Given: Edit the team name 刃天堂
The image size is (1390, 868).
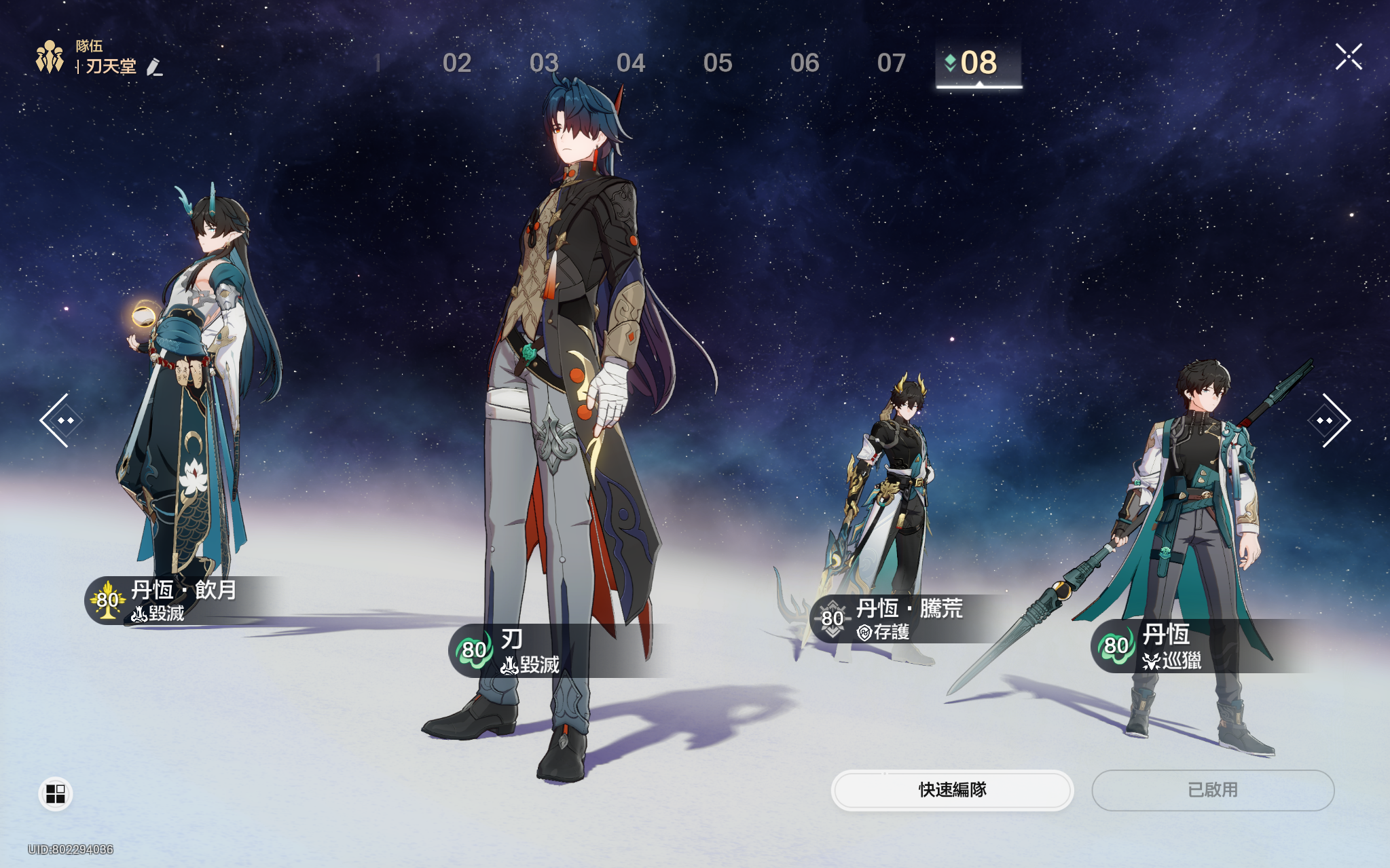Looking at the screenshot, I should (x=155, y=67).
